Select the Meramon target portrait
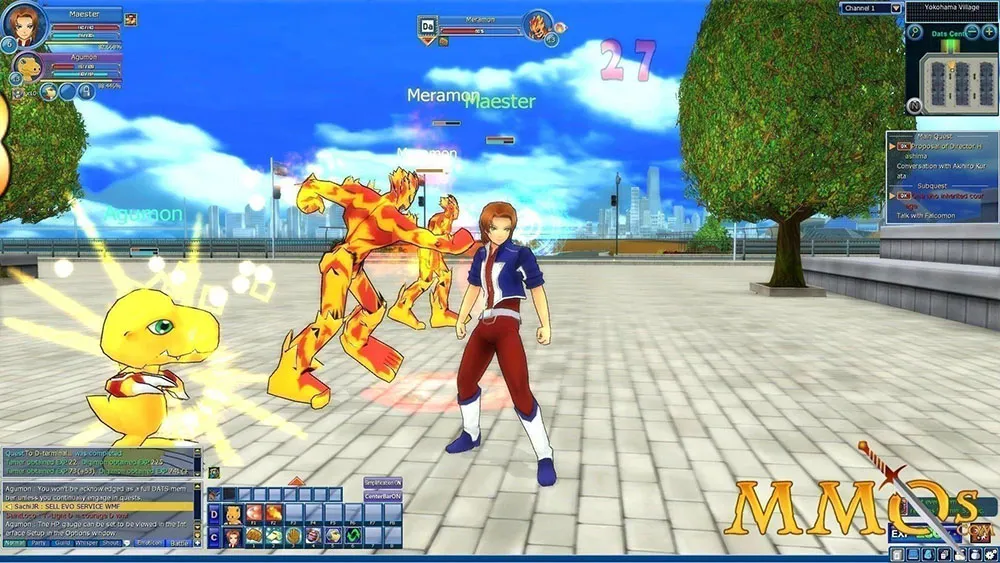 (x=539, y=24)
